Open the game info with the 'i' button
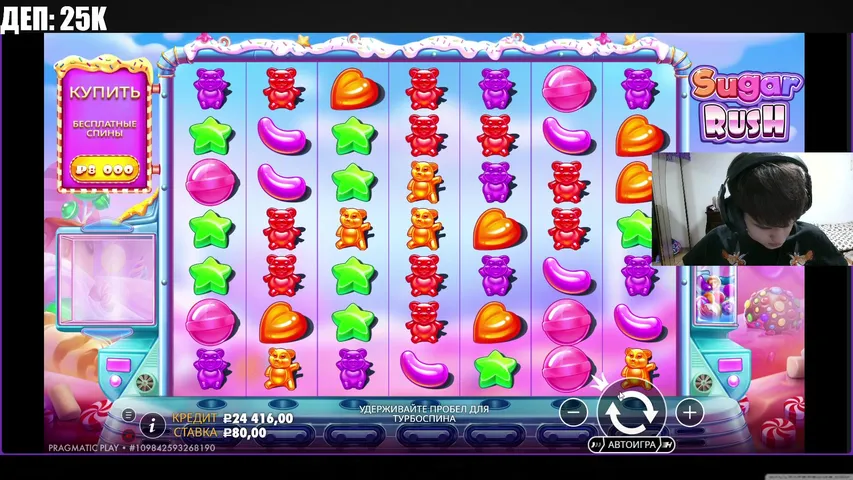The height and width of the screenshot is (480, 853). tap(153, 425)
